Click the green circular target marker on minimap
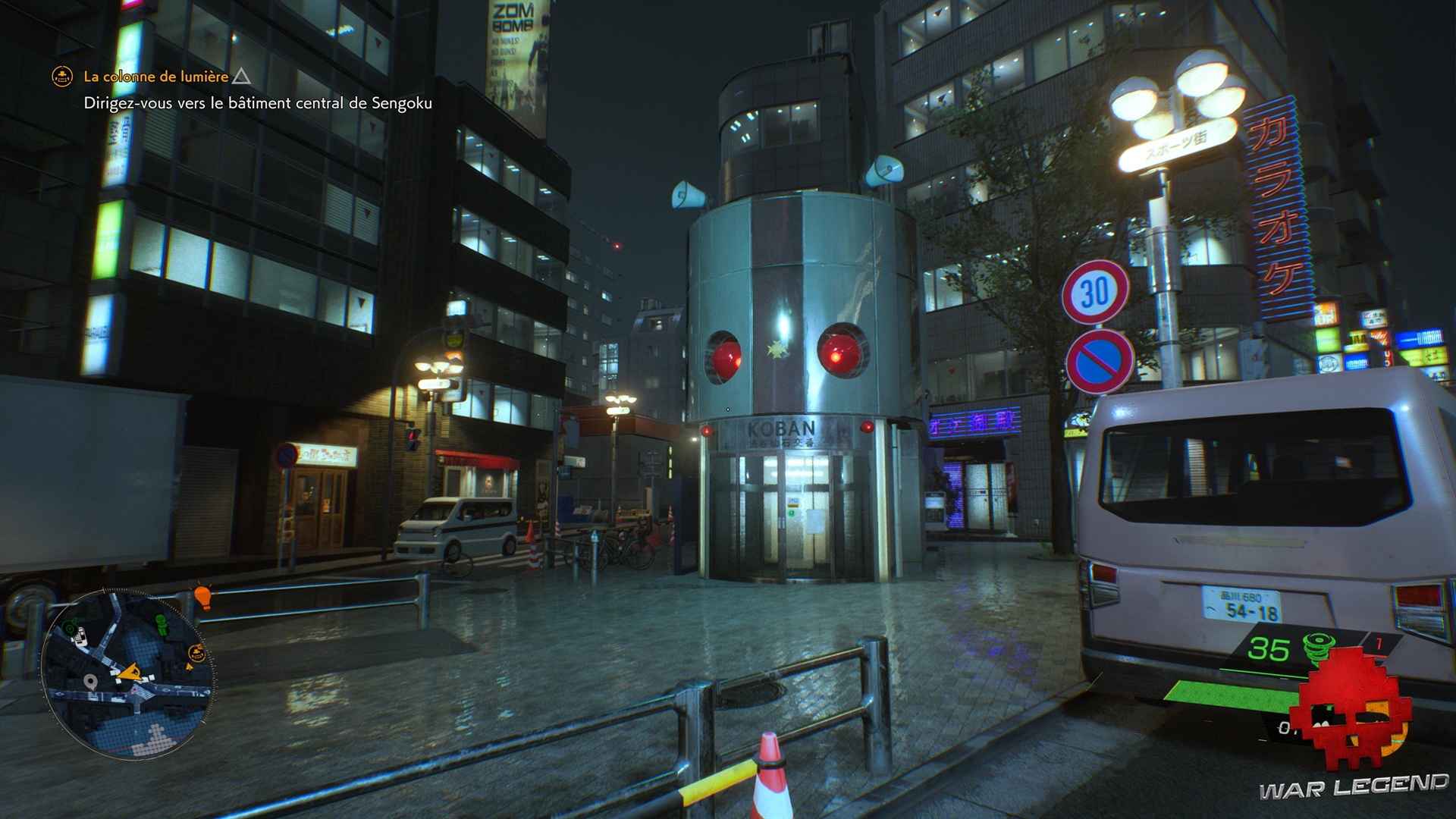Screen dimensions: 1456x819 click(x=70, y=626)
